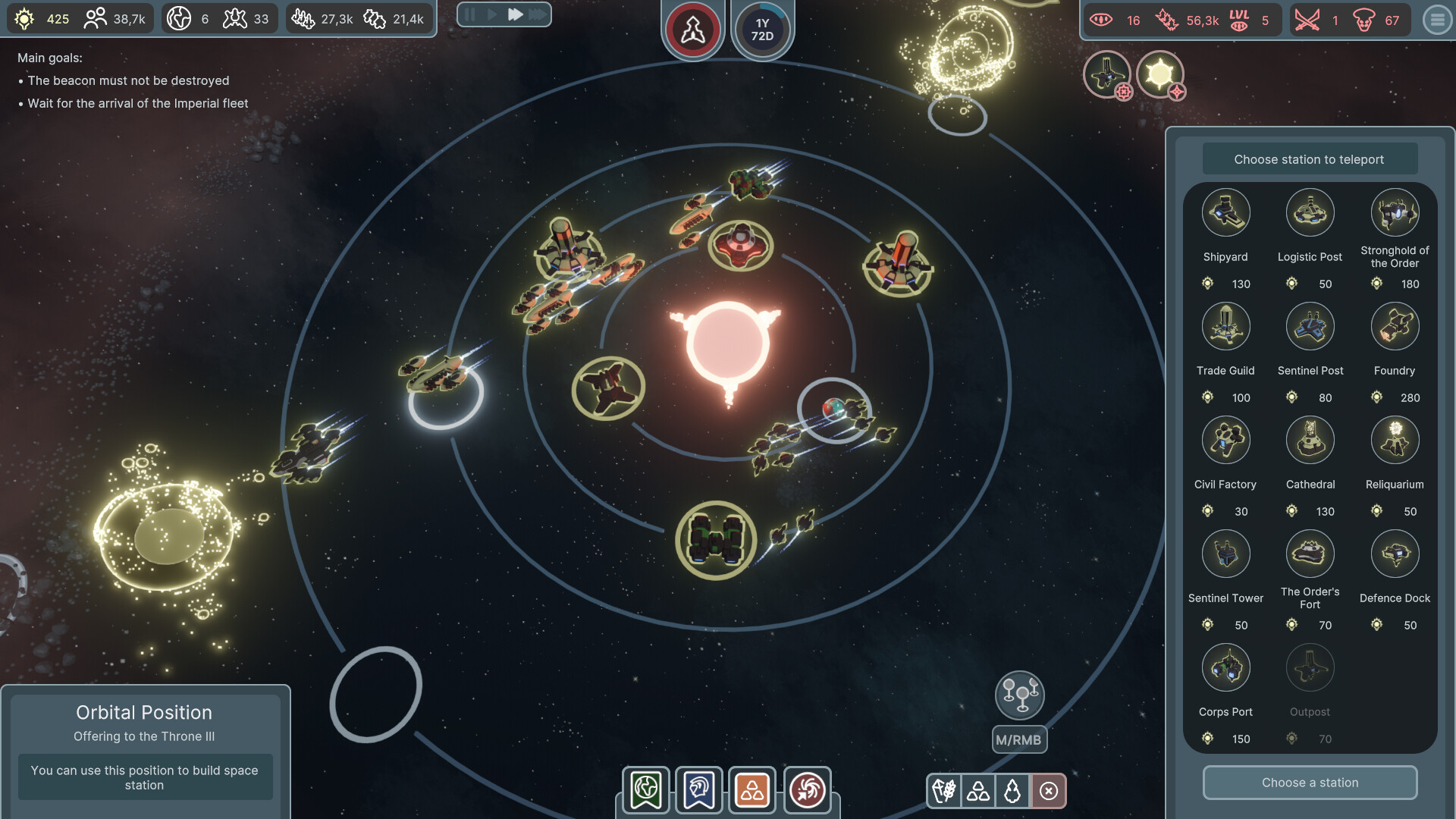Open the green planet banner panel
The width and height of the screenshot is (1456, 819).
(646, 790)
